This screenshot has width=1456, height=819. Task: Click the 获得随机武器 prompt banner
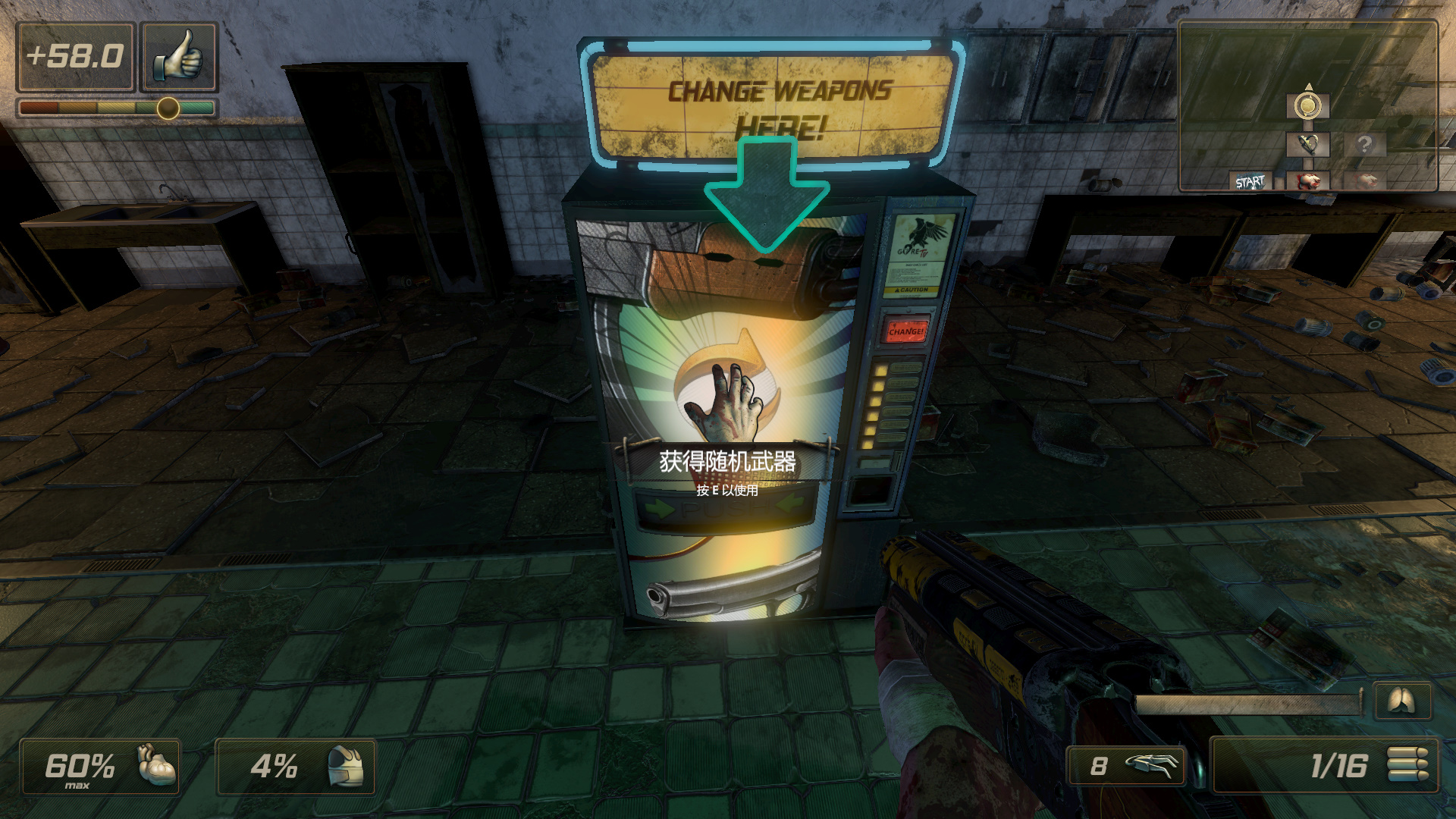point(727,461)
